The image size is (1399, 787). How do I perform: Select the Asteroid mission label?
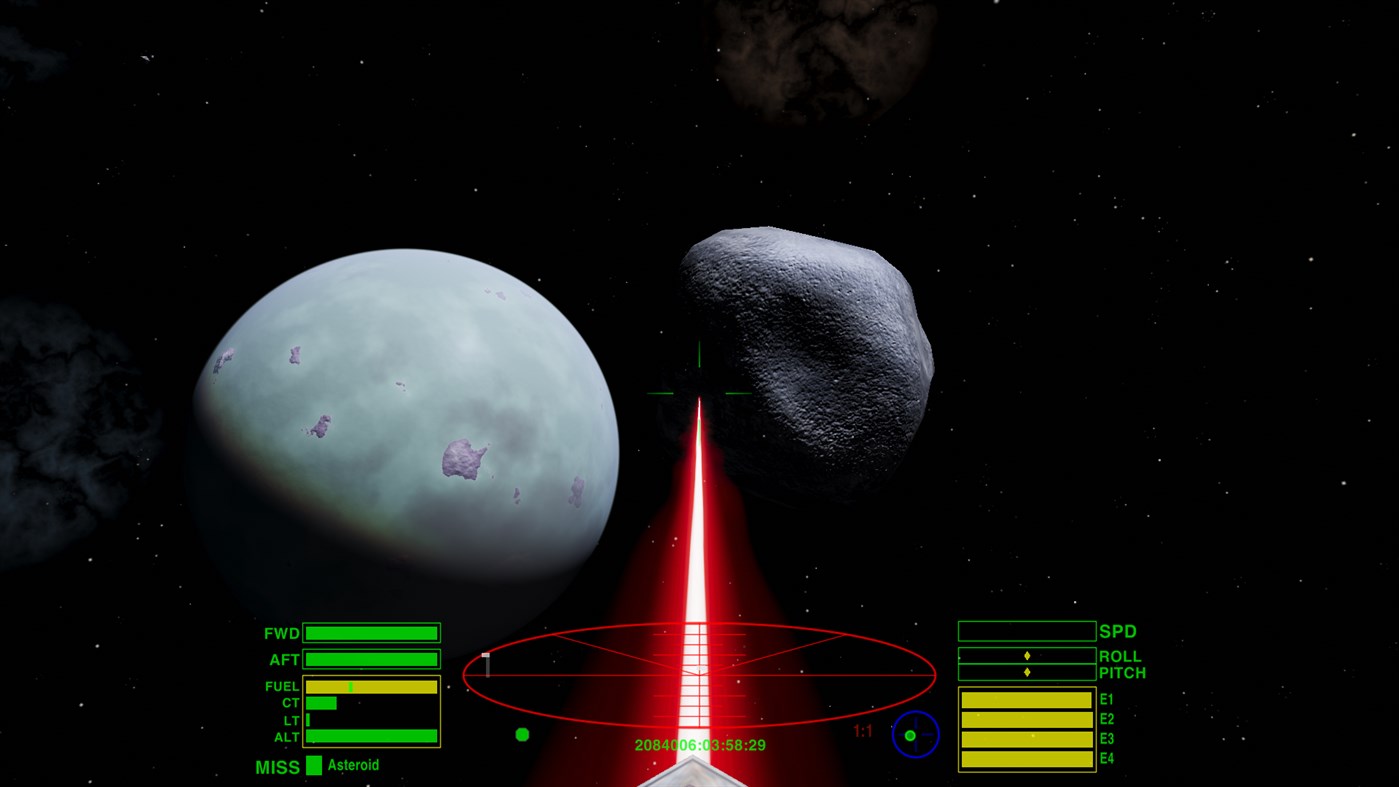click(355, 765)
